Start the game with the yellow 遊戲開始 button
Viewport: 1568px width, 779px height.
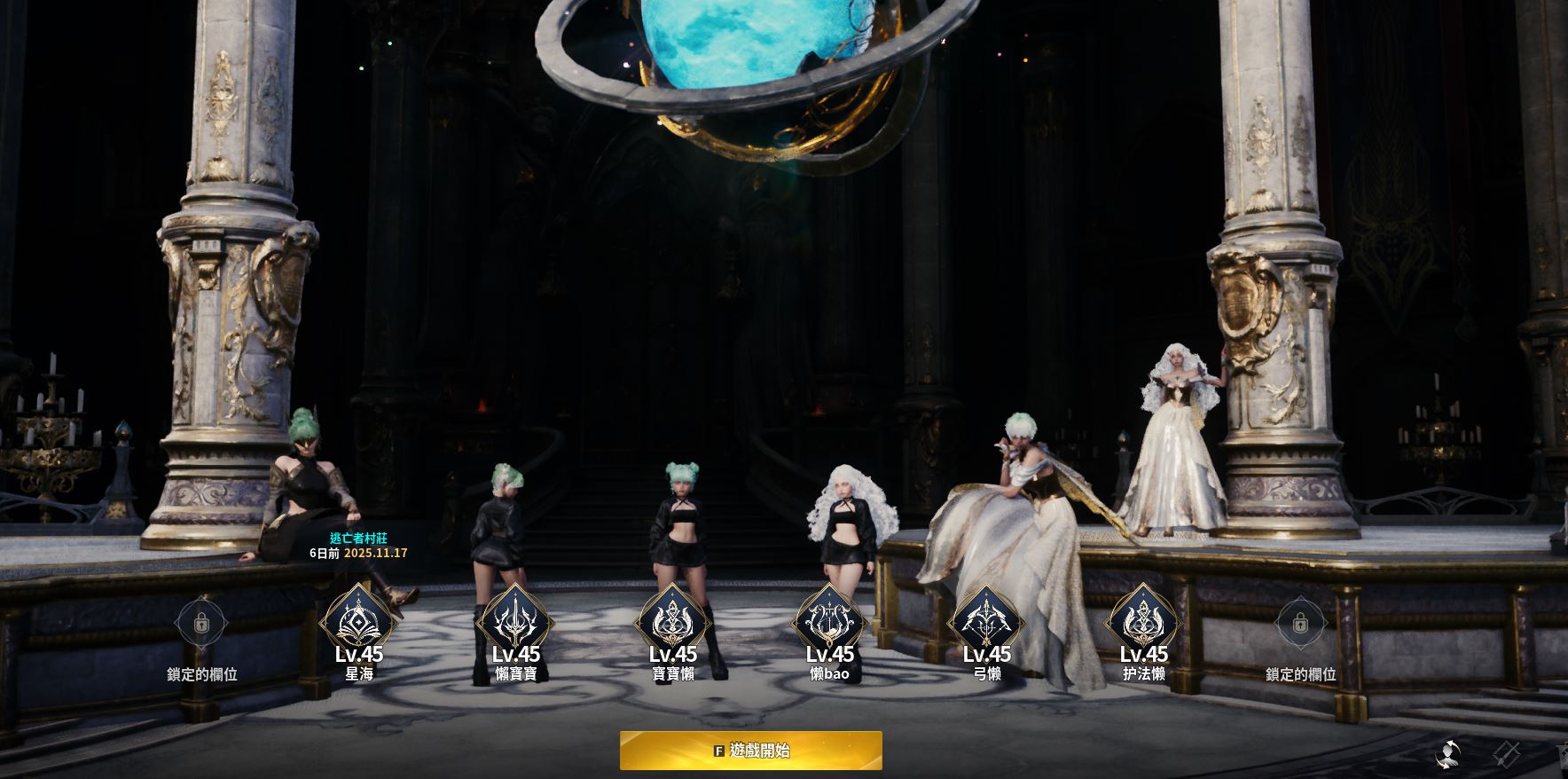[x=750, y=751]
